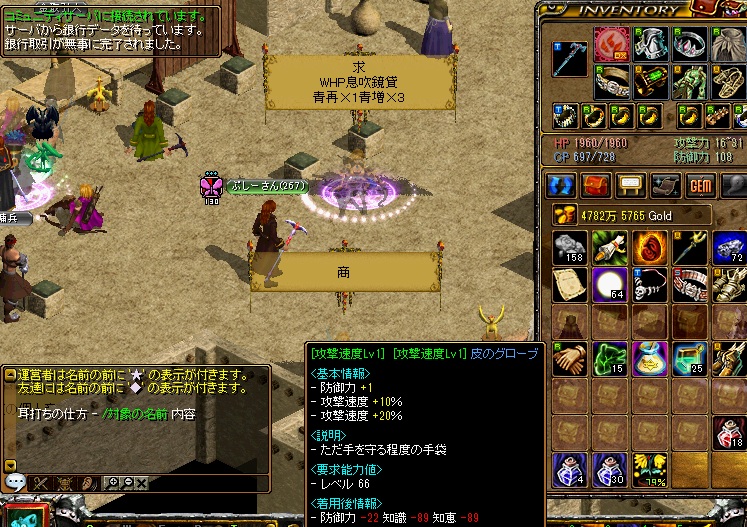Select the equipped staff weapon slot

[x=568, y=57]
